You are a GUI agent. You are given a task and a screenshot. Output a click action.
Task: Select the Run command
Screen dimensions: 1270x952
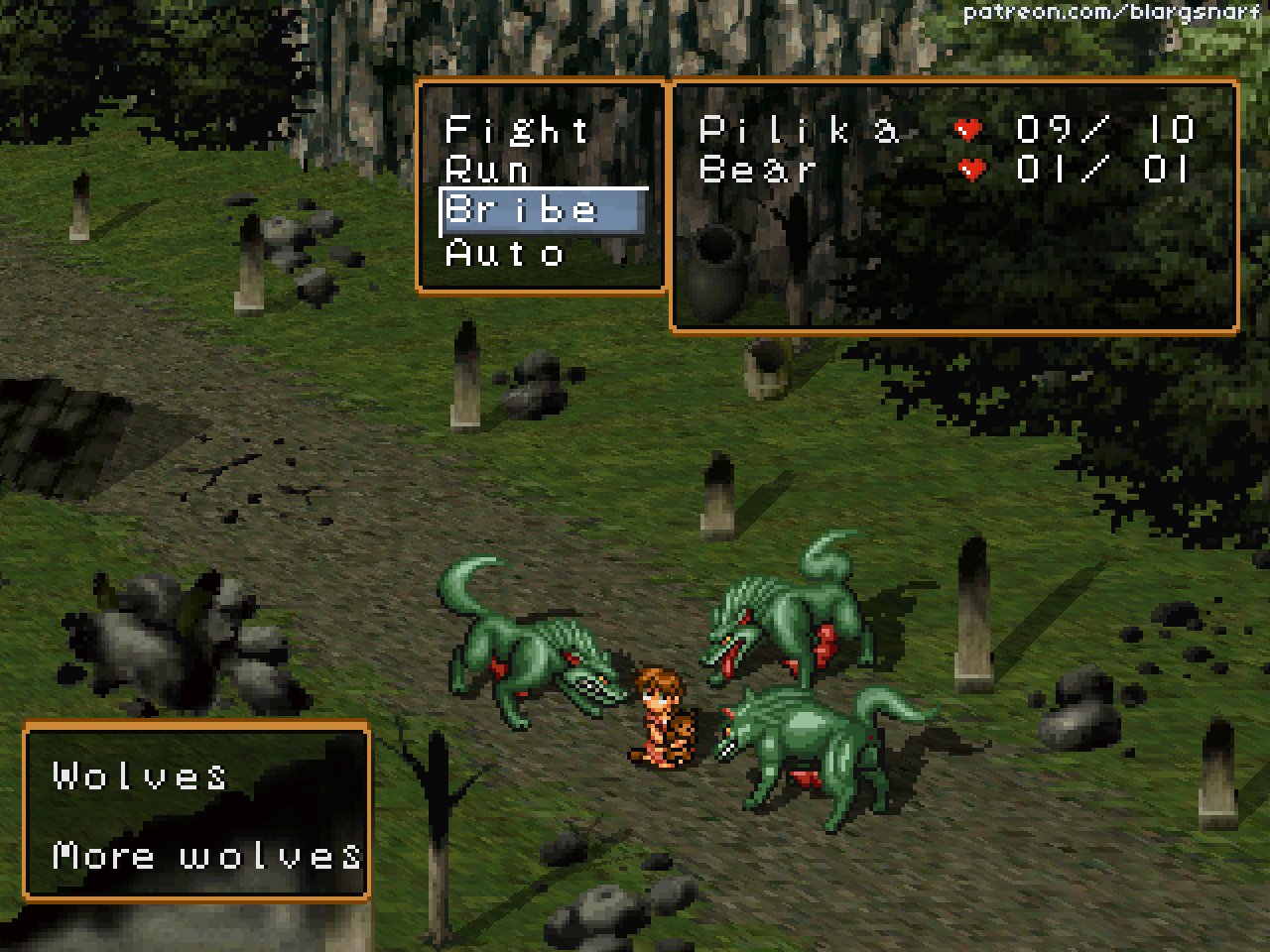point(487,171)
